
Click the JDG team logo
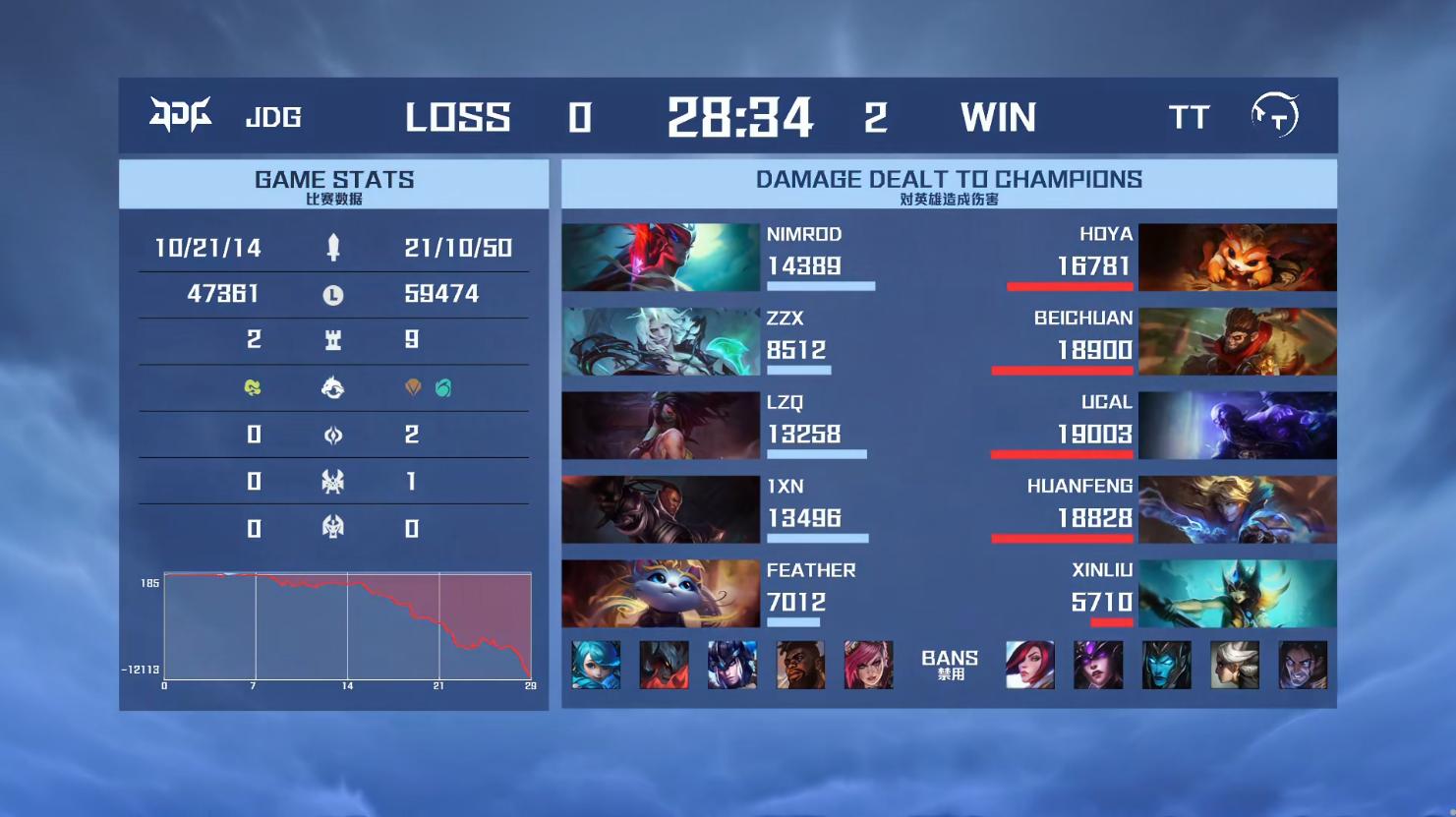pos(180,116)
